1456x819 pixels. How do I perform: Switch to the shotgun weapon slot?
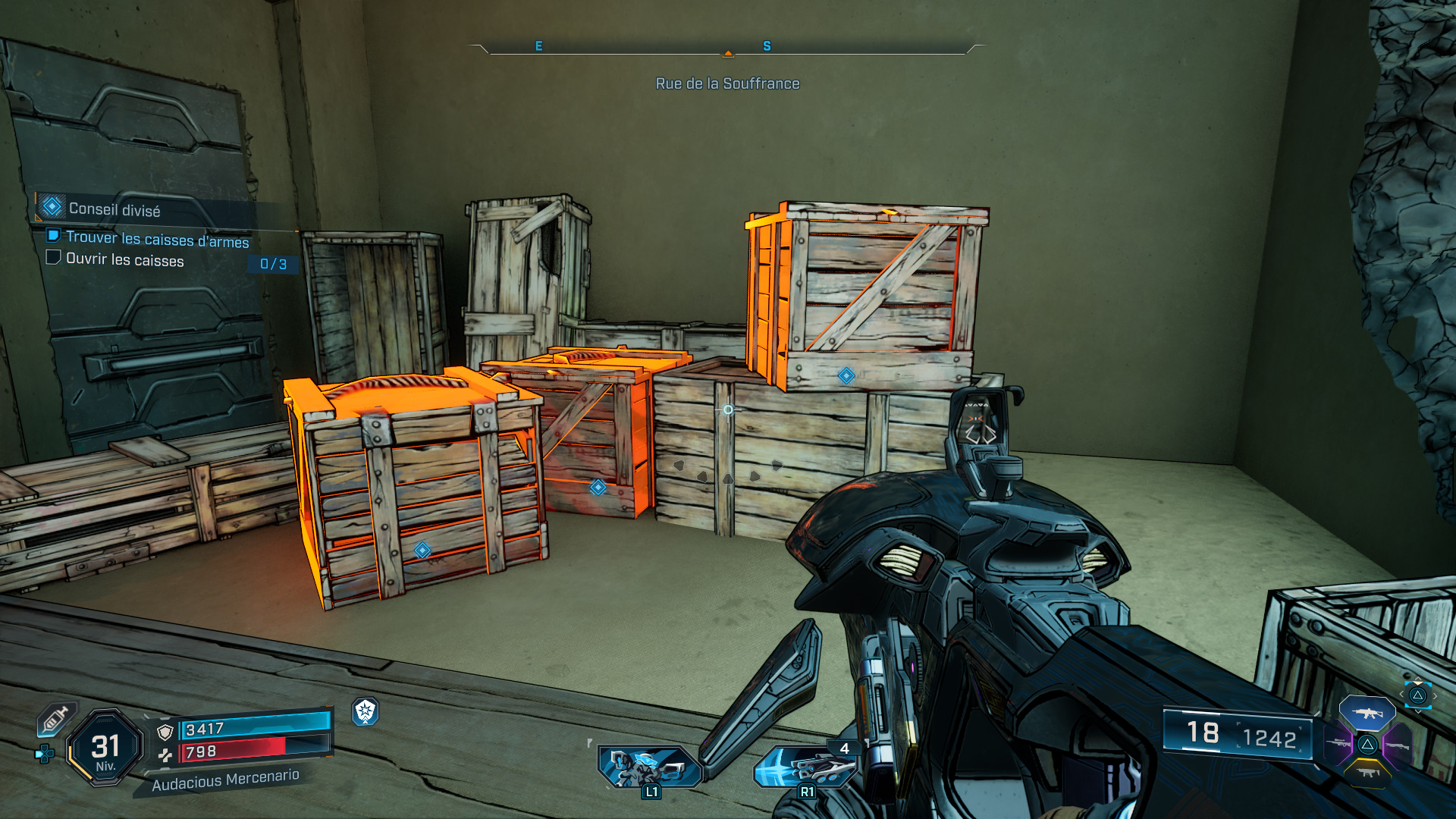click(x=1397, y=746)
